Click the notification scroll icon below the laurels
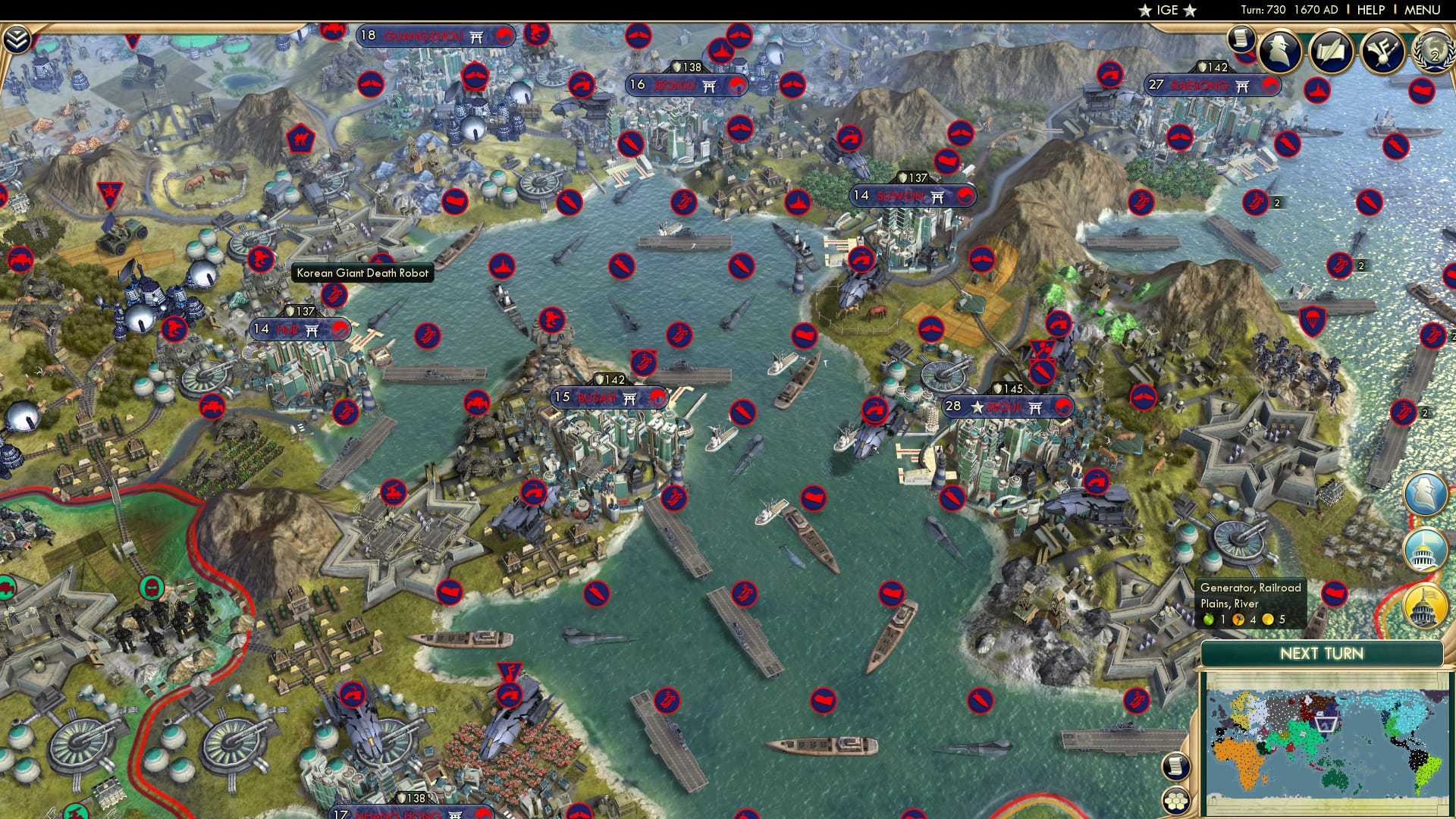This screenshot has height=819, width=1456. click(1241, 39)
